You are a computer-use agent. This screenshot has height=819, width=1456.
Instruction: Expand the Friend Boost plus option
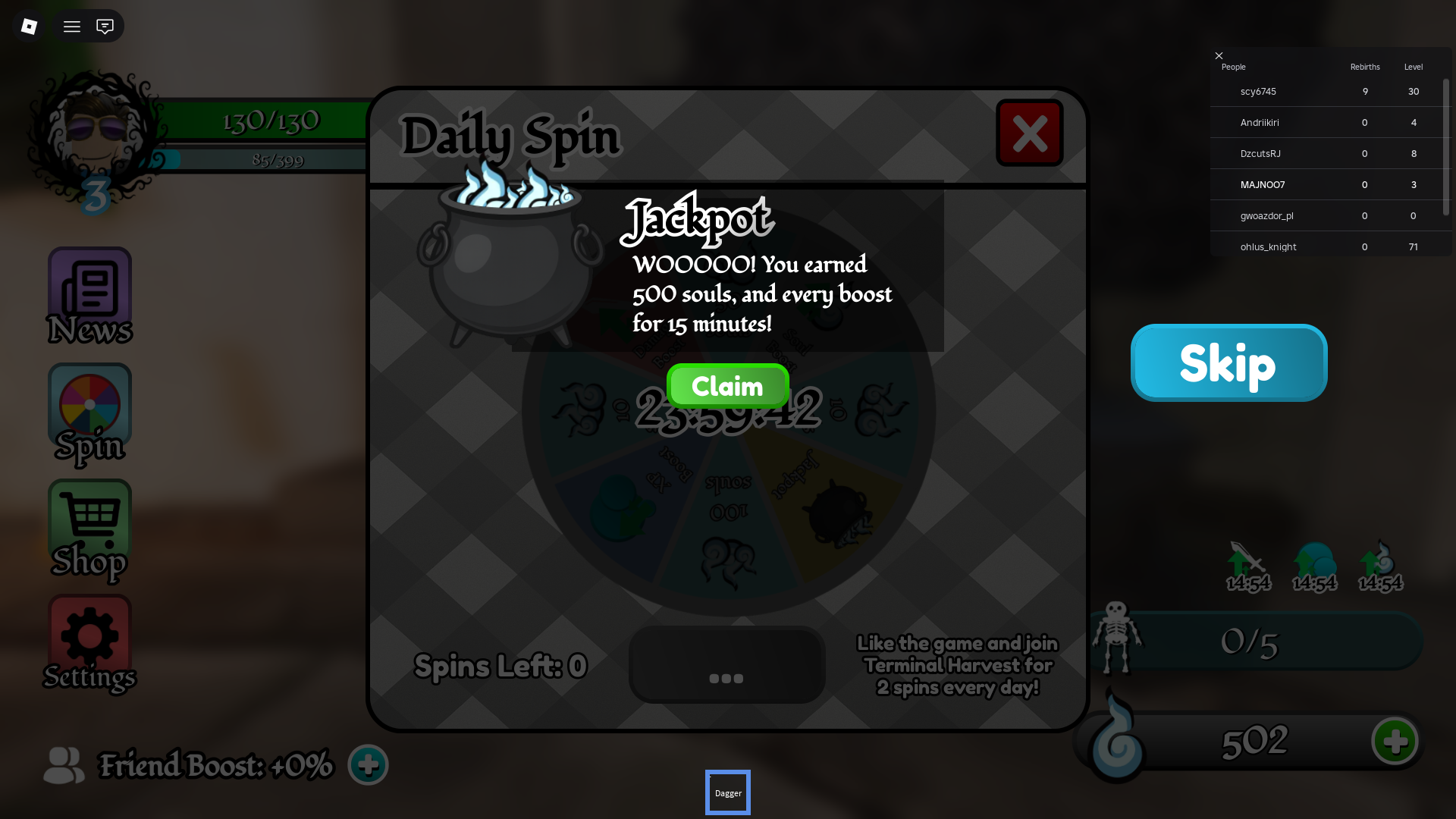pos(368,764)
